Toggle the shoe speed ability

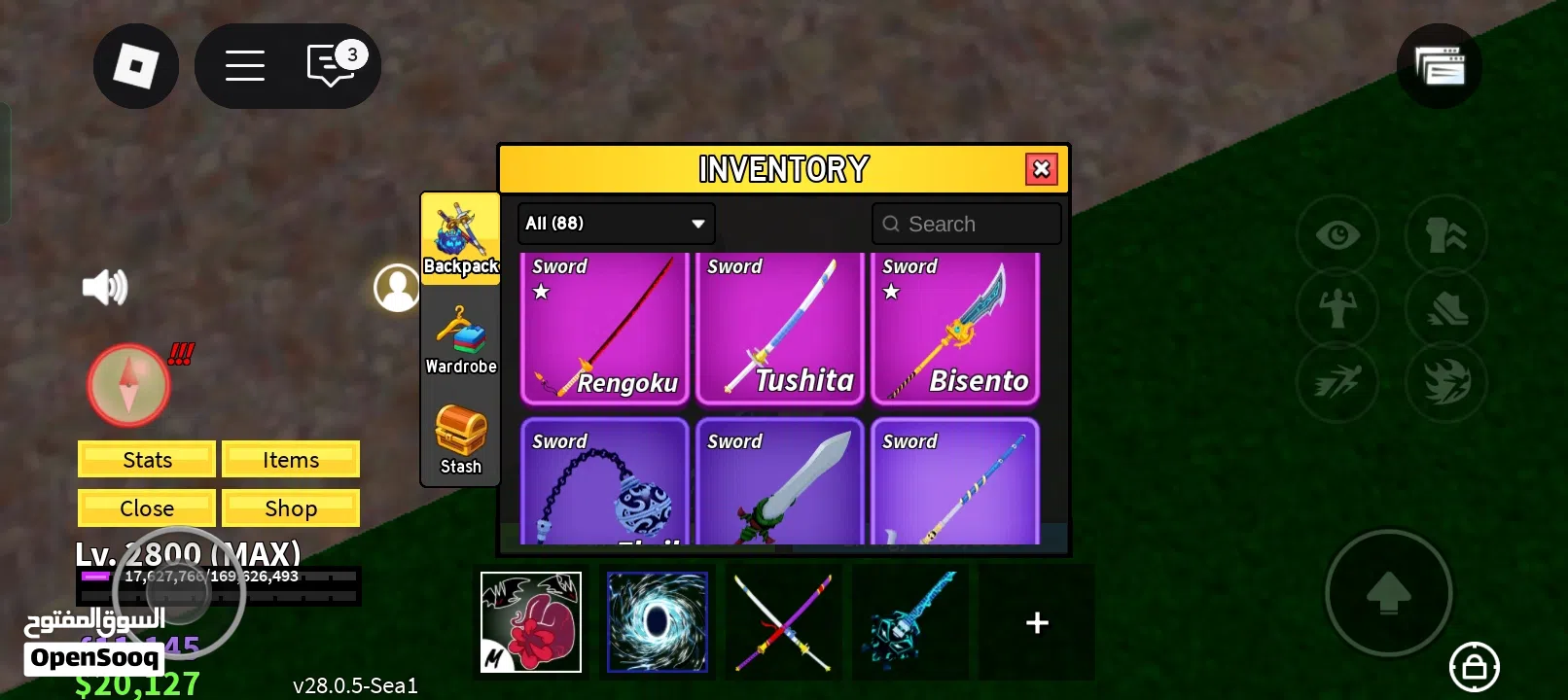pos(1446,309)
